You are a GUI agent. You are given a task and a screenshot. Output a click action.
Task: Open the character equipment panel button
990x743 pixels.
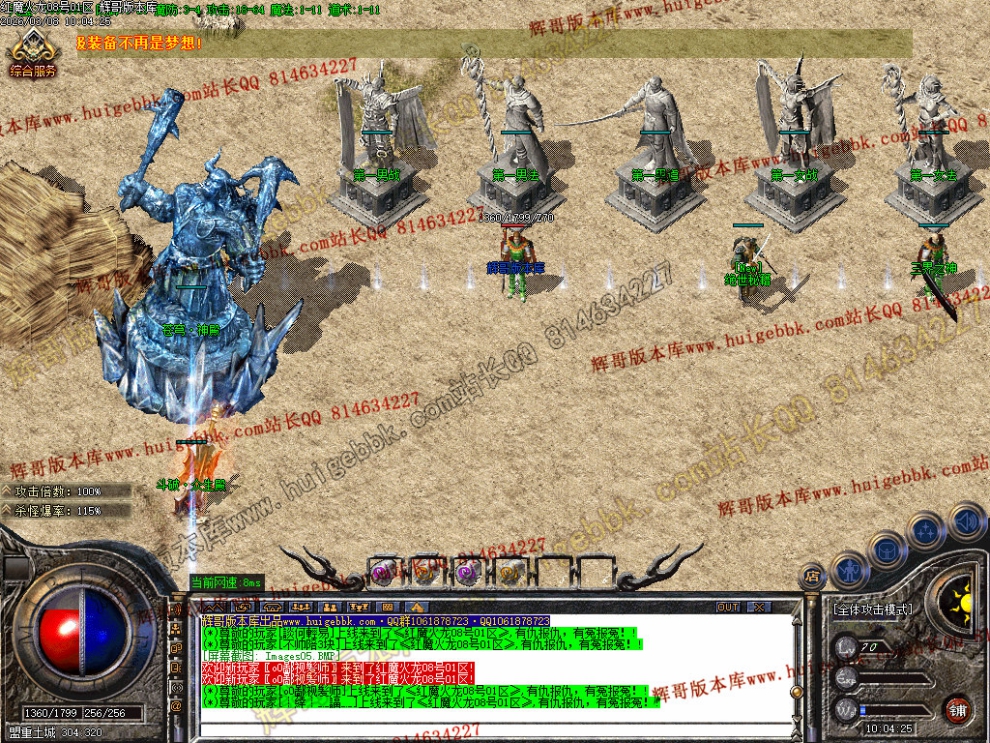(x=849, y=570)
